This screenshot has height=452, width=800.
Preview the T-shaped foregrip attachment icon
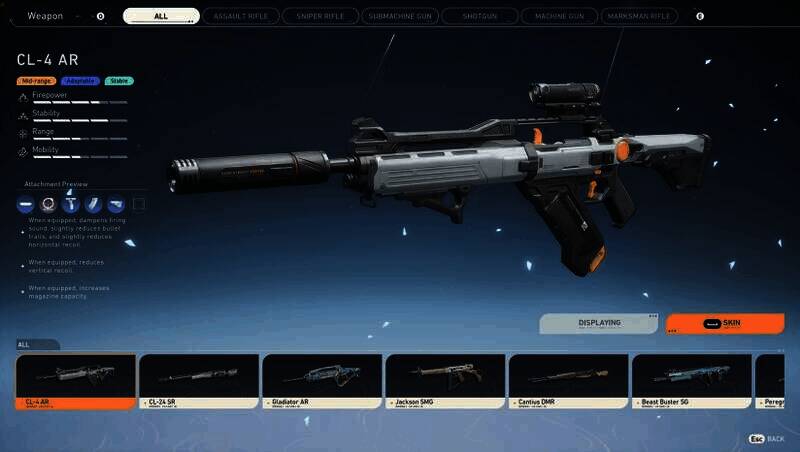[x=71, y=205]
